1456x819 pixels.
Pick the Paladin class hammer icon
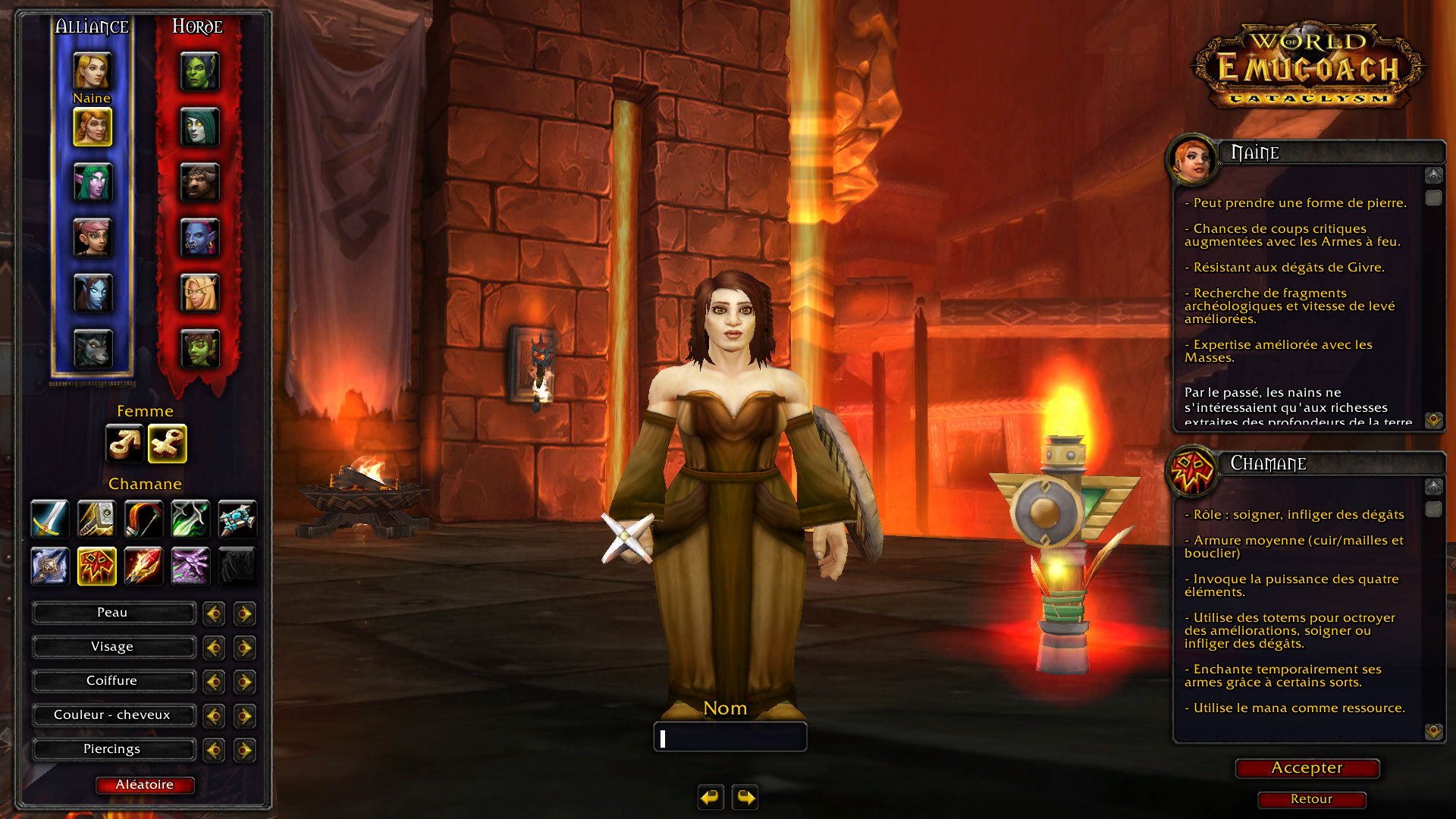point(96,519)
